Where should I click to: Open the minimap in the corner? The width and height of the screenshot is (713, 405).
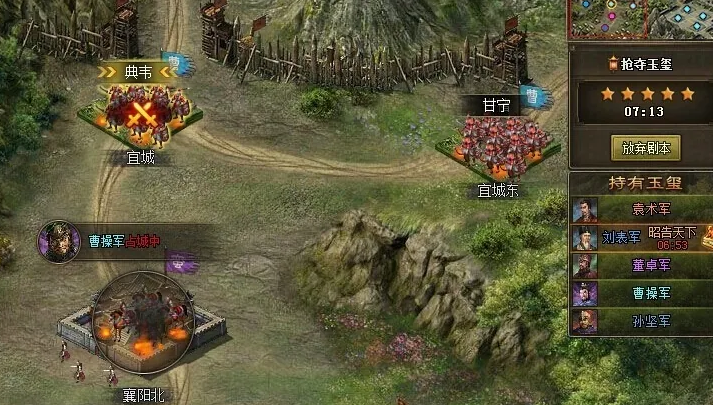(x=642, y=20)
